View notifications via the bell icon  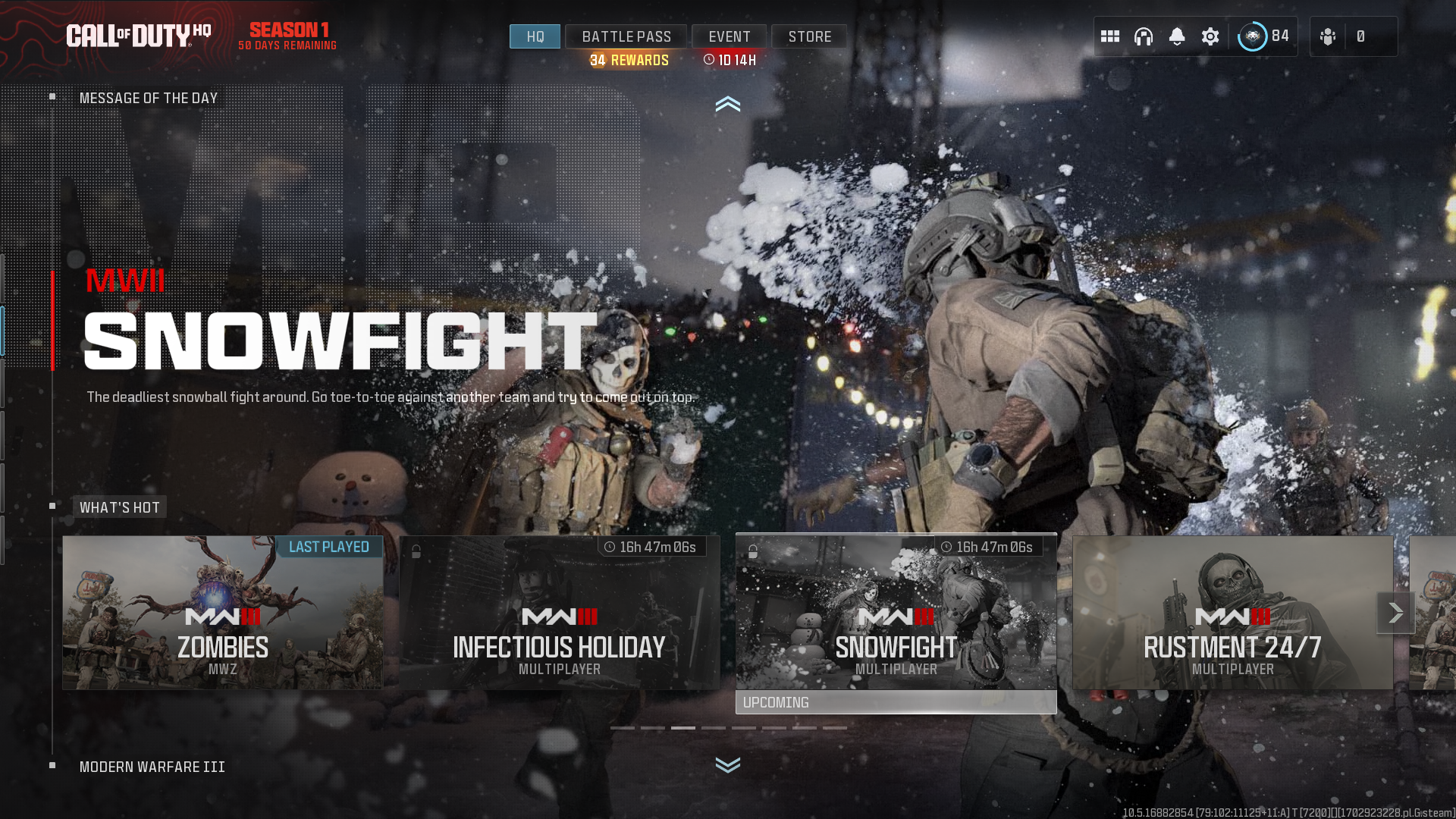click(1178, 36)
